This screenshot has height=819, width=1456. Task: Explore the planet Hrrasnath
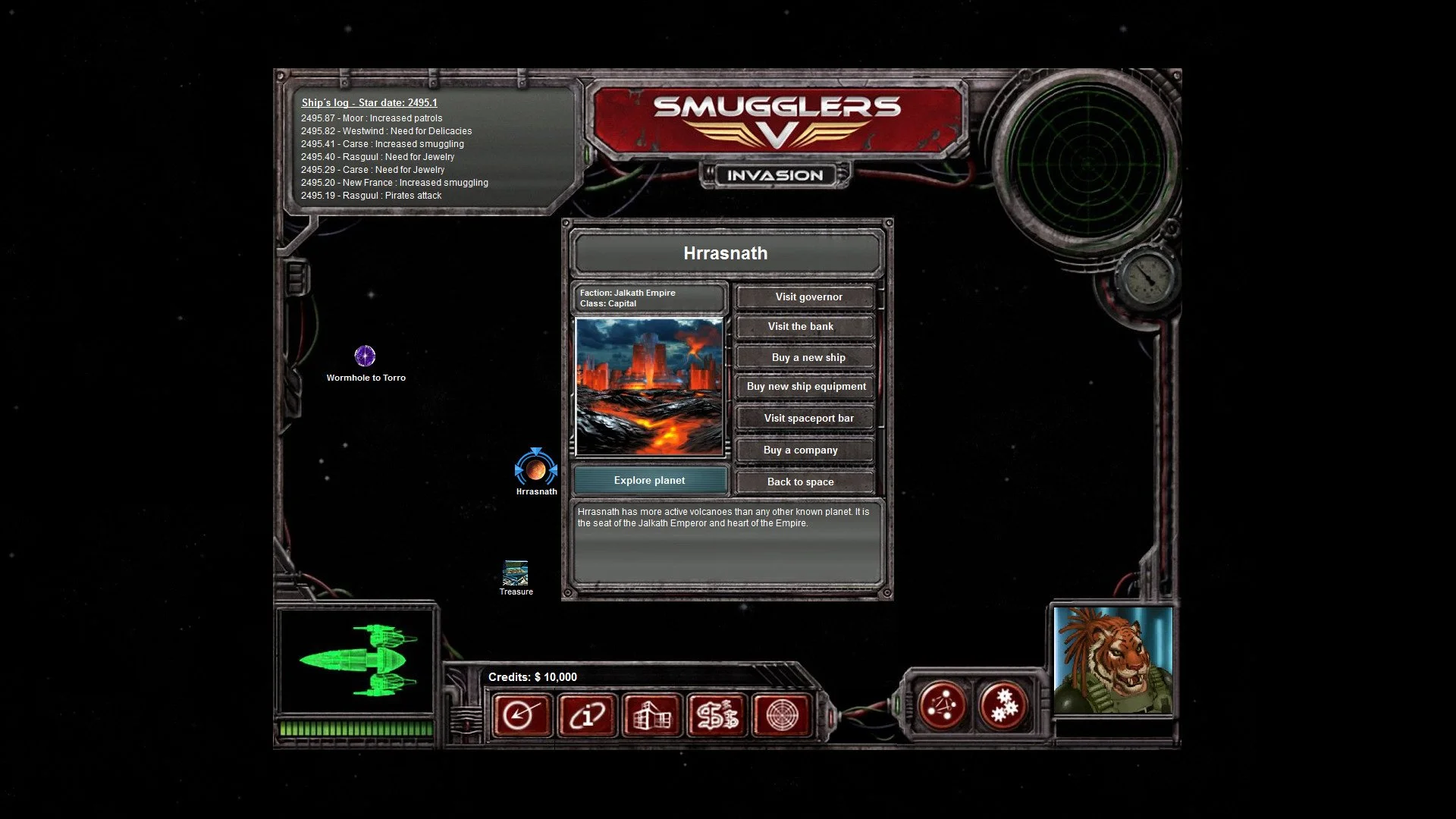(650, 480)
